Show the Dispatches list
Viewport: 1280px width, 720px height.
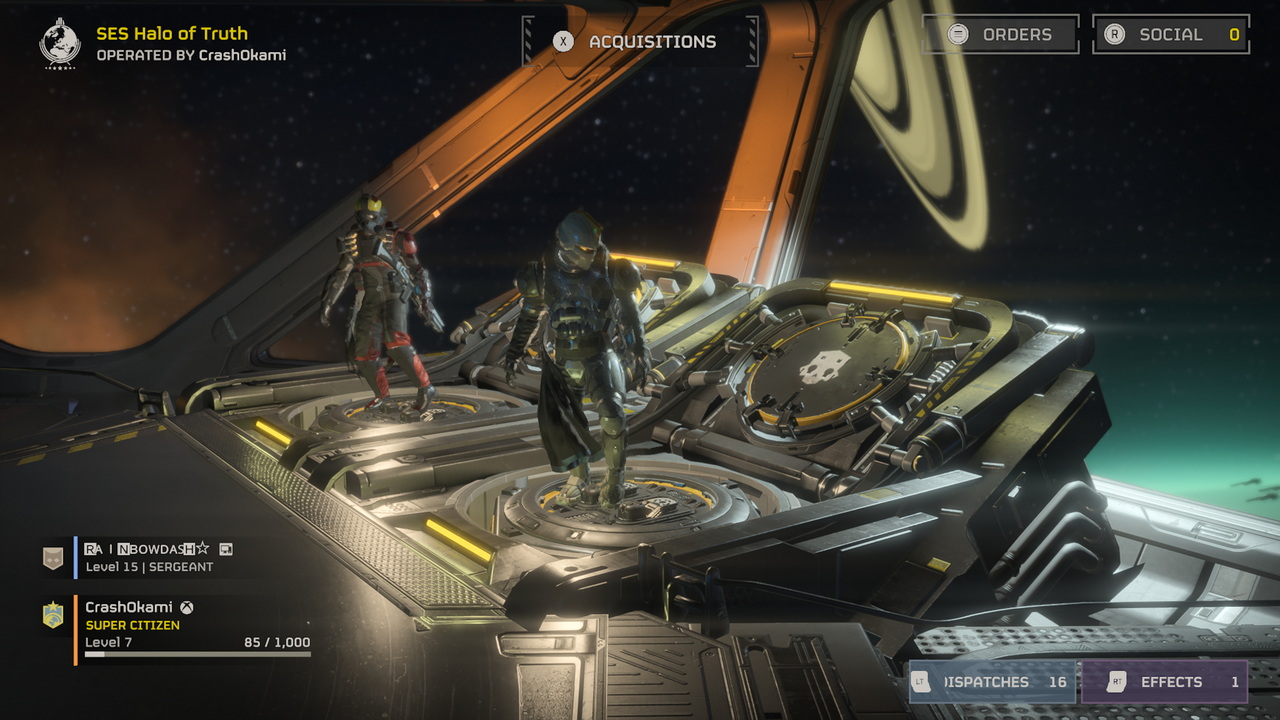click(991, 682)
